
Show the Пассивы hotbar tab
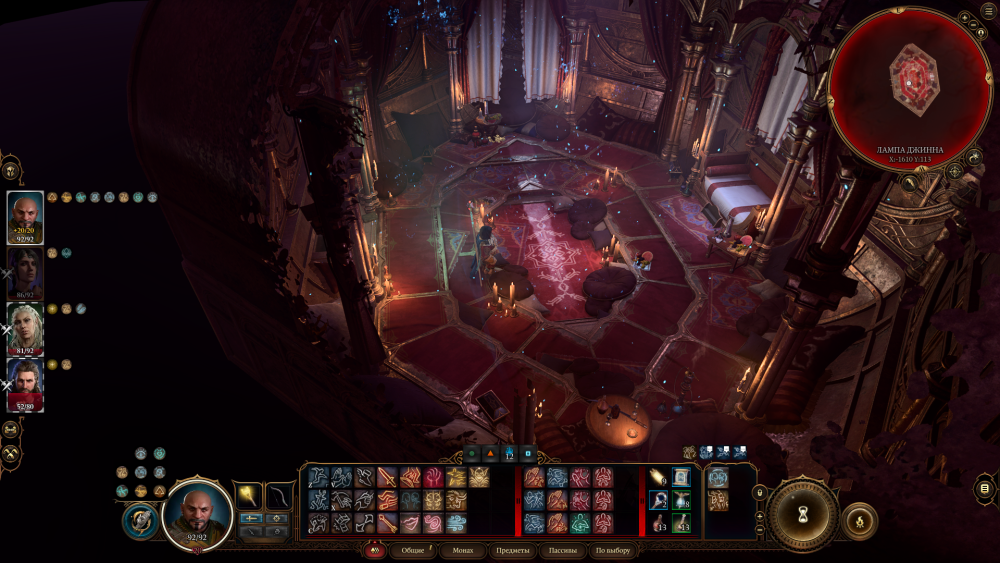(564, 550)
